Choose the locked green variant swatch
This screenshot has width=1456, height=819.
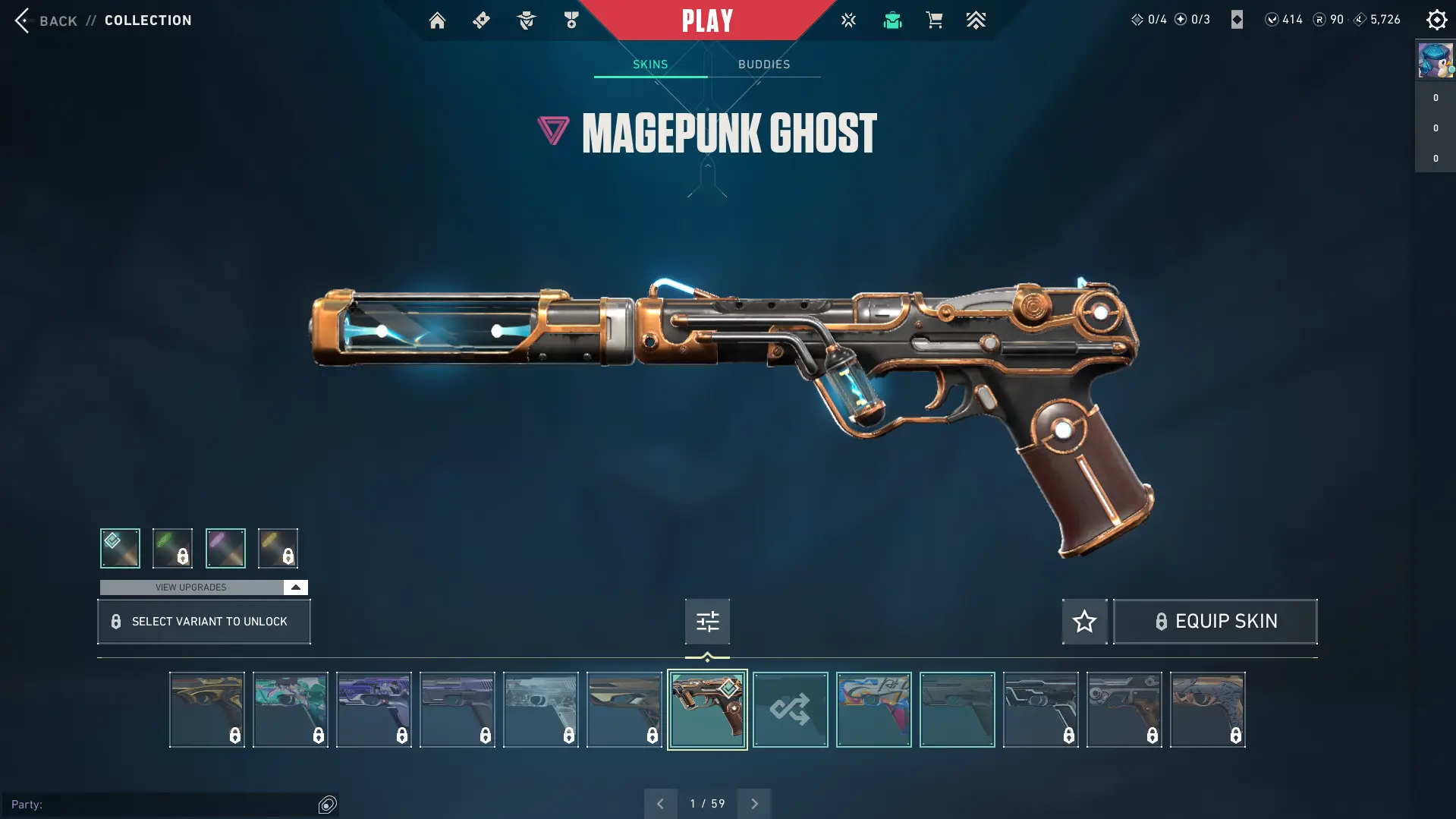tap(172, 548)
